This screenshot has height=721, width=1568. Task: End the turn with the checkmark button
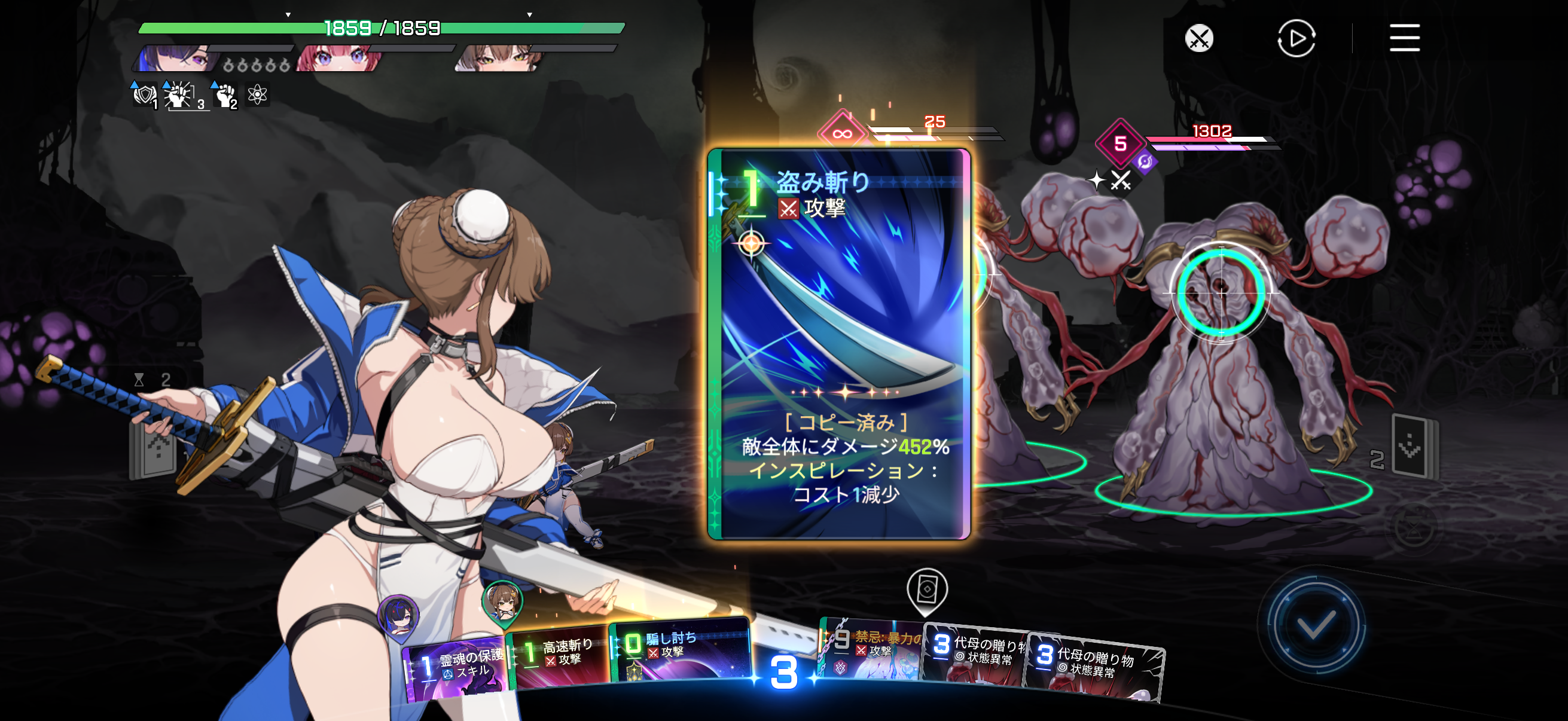pos(1314,624)
